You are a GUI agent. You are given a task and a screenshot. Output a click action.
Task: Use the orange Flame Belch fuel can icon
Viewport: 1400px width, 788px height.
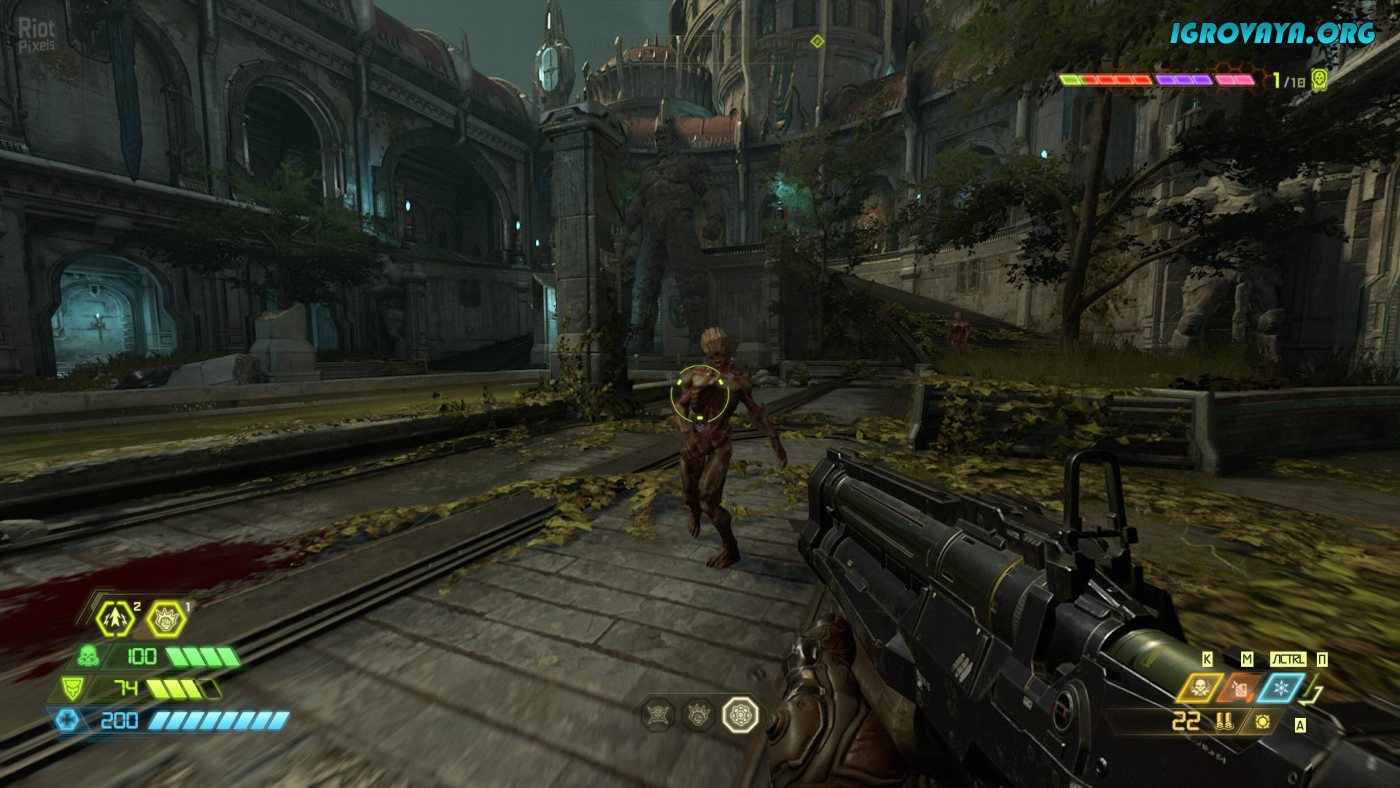1240,688
